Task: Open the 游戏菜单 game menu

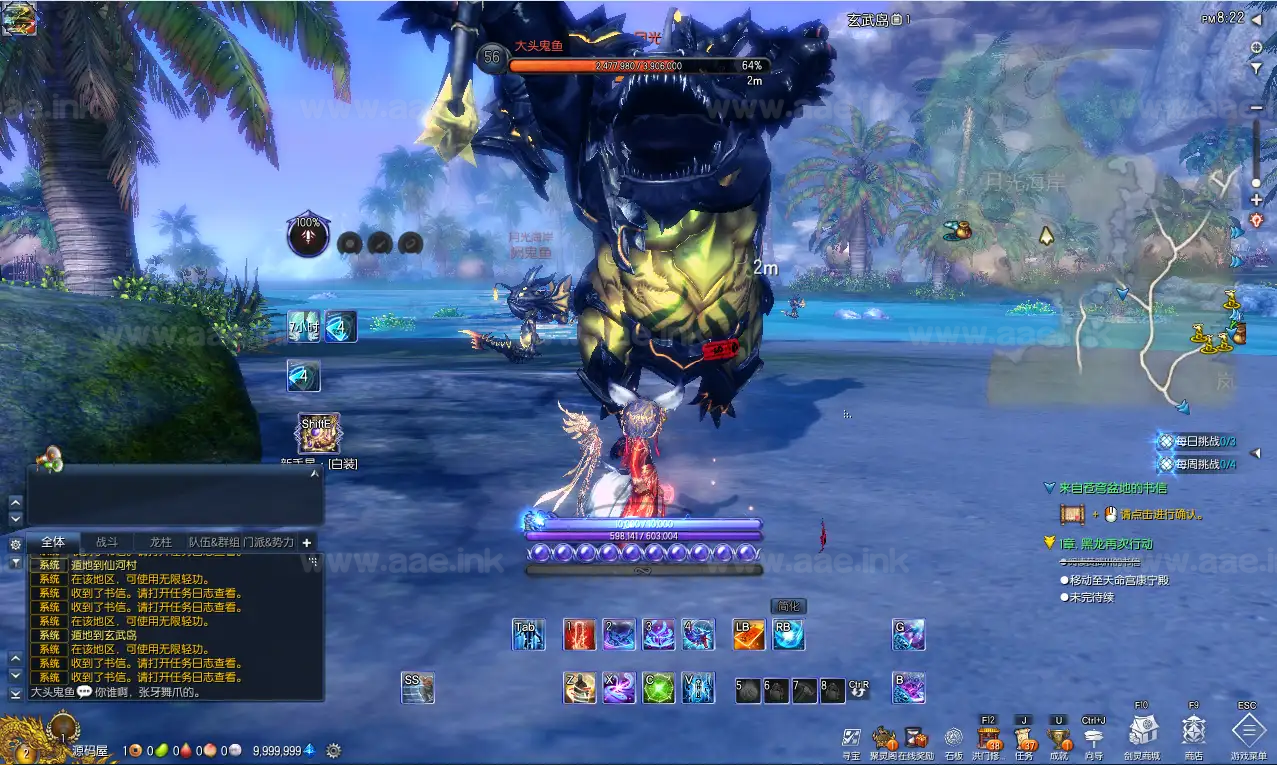Action: [x=1247, y=733]
